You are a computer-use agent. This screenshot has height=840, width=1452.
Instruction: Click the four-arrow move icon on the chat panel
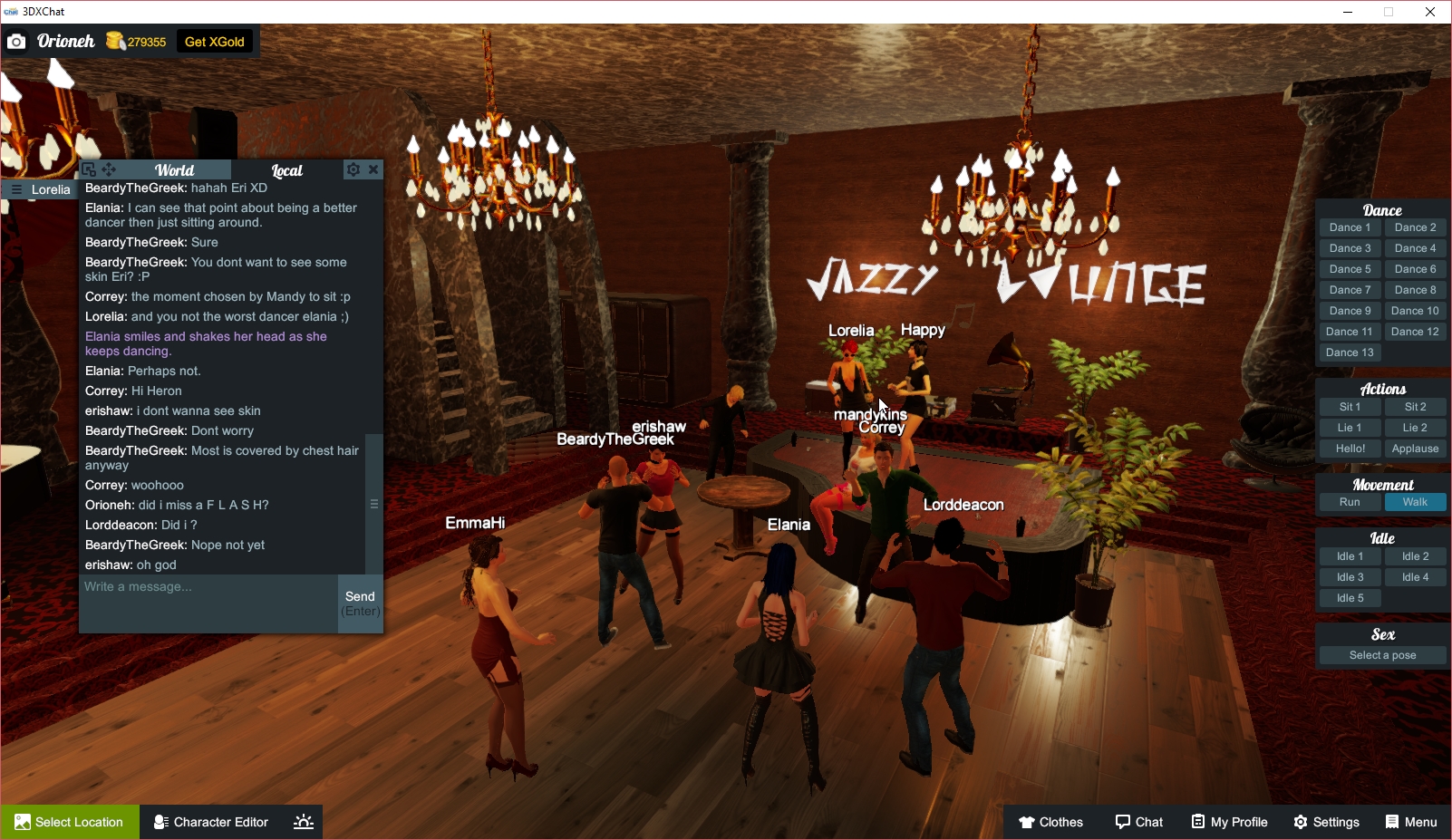(109, 169)
